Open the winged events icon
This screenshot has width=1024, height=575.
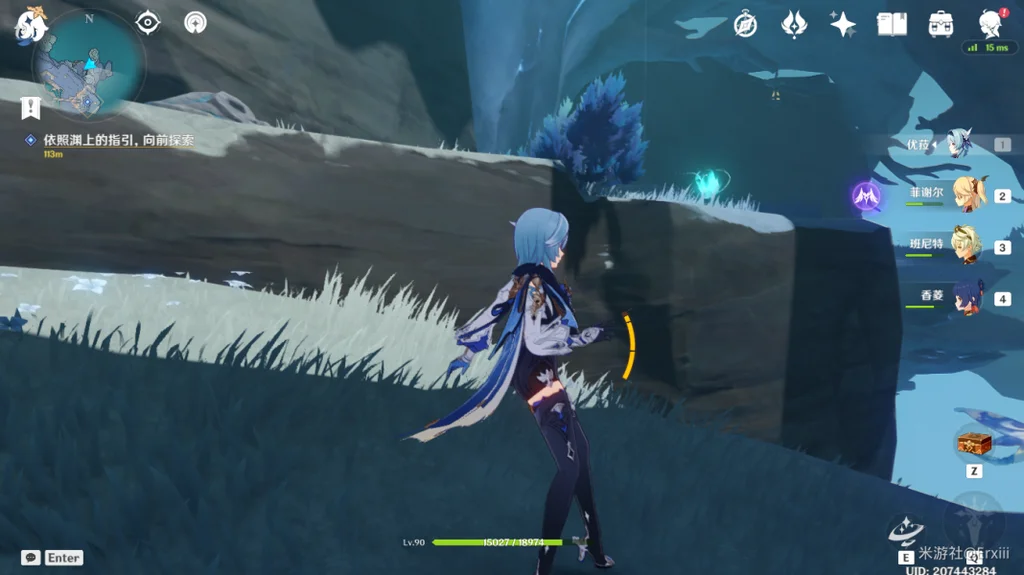pos(794,24)
